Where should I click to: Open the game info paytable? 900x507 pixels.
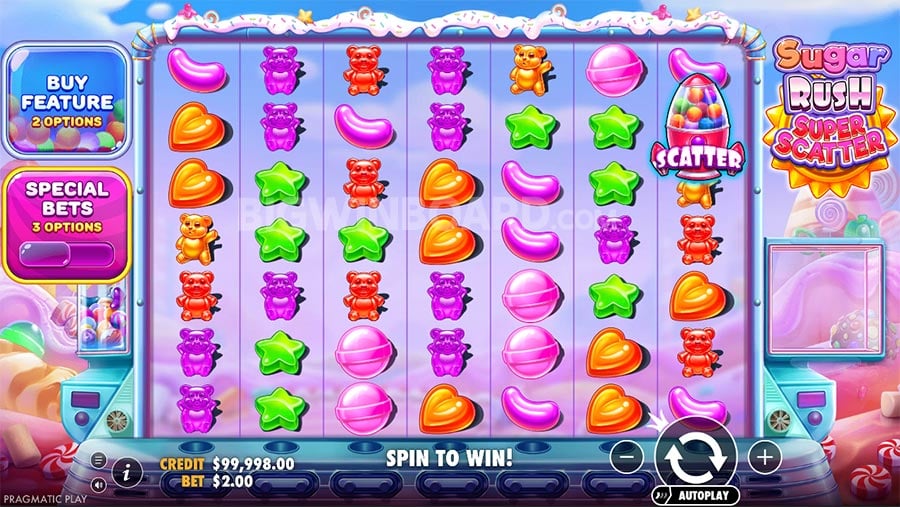coord(128,469)
